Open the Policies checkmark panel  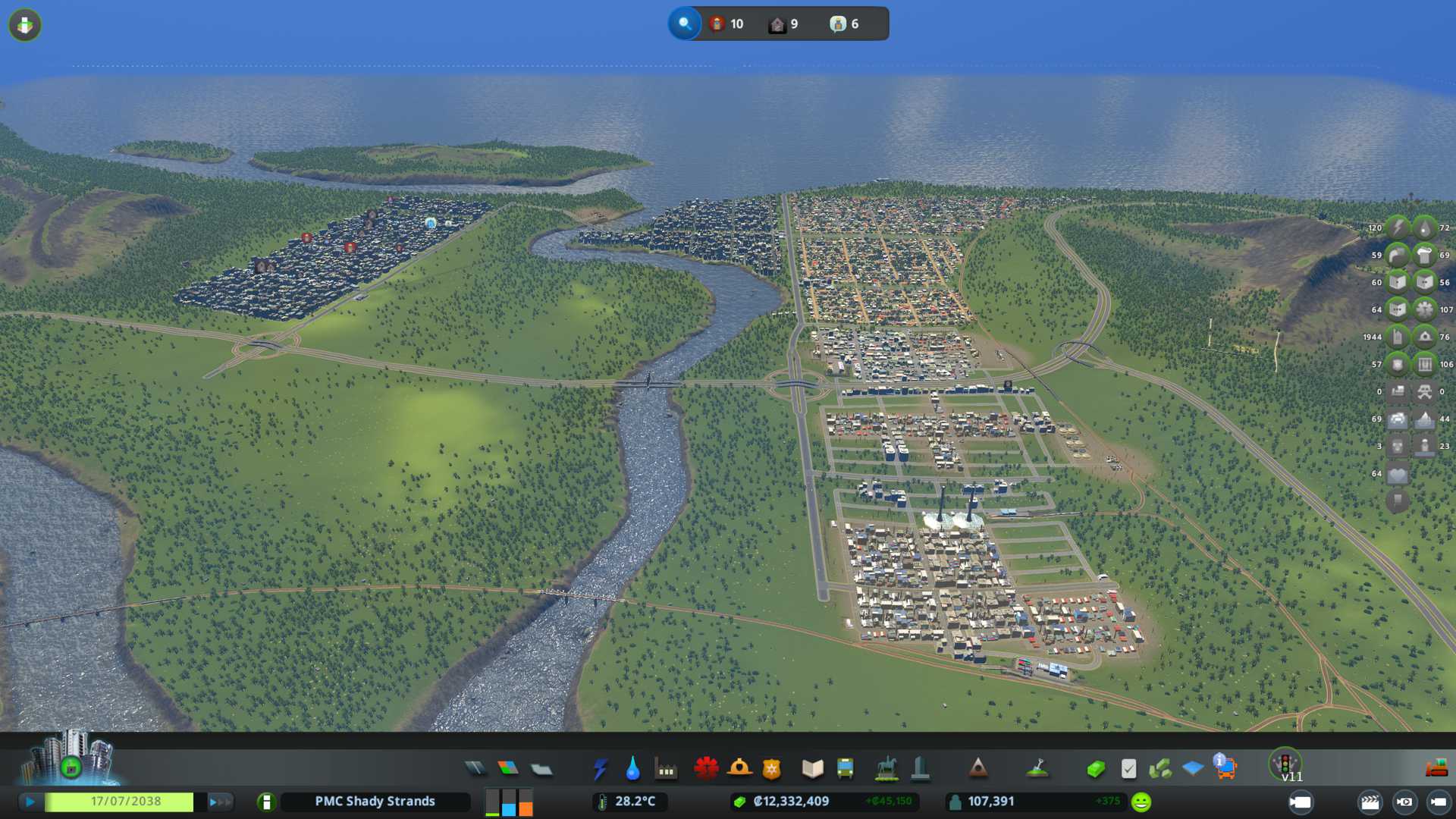[1128, 769]
